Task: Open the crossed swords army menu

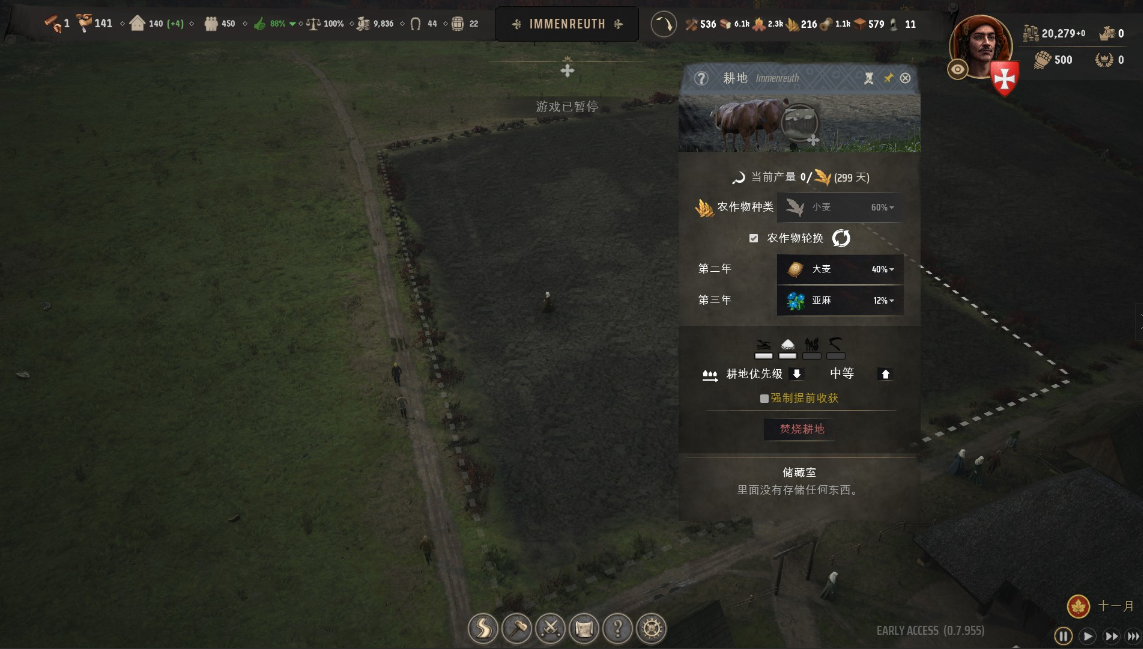Action: 551,628
